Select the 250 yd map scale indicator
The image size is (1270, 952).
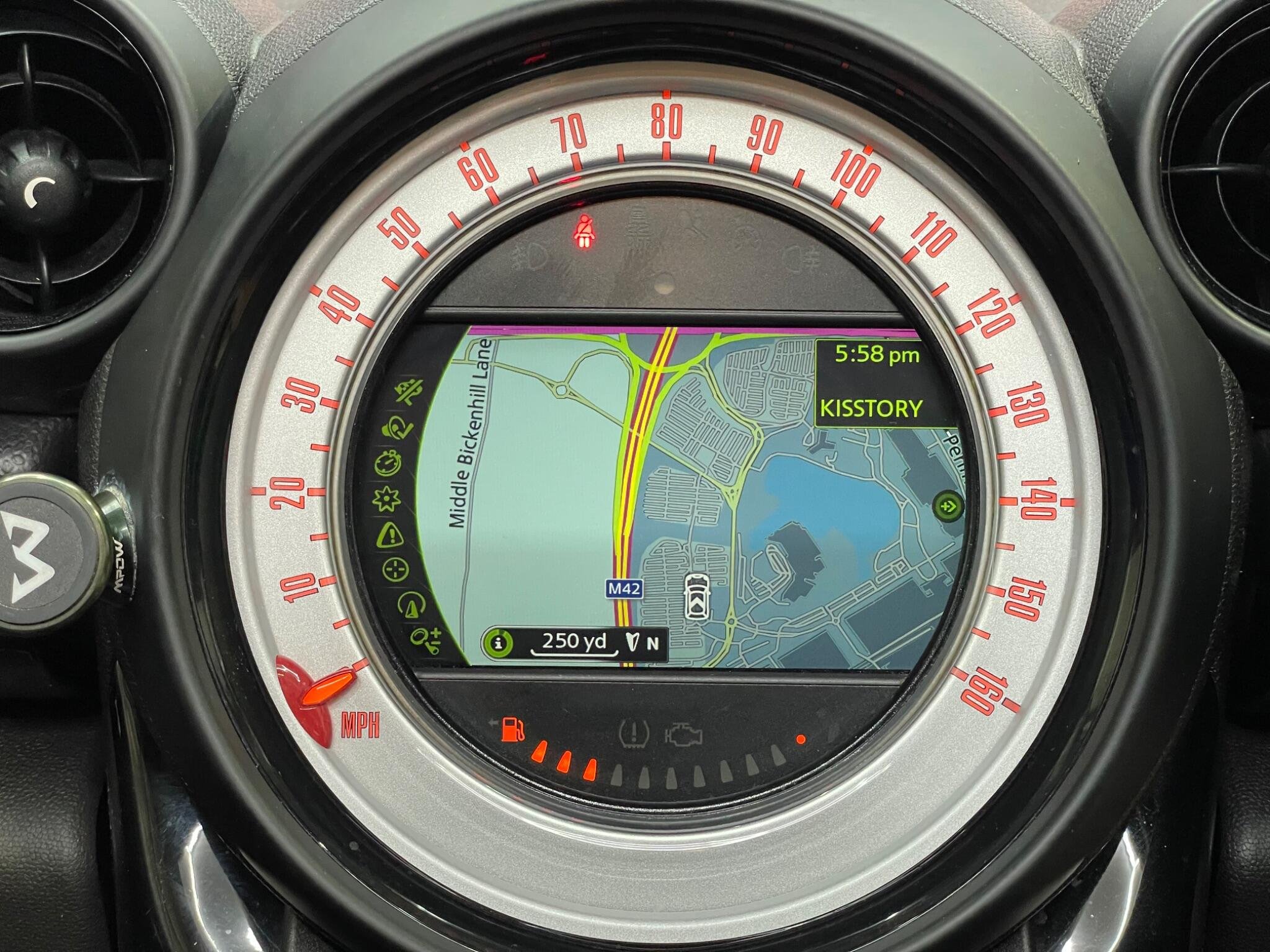coord(574,642)
